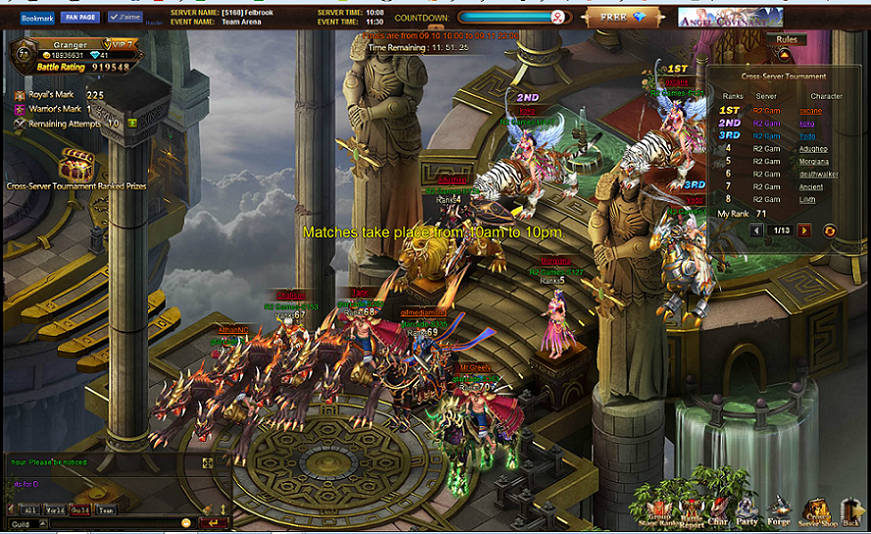Switch chat to the Team tab
This screenshot has width=871, height=534.
(x=105, y=510)
